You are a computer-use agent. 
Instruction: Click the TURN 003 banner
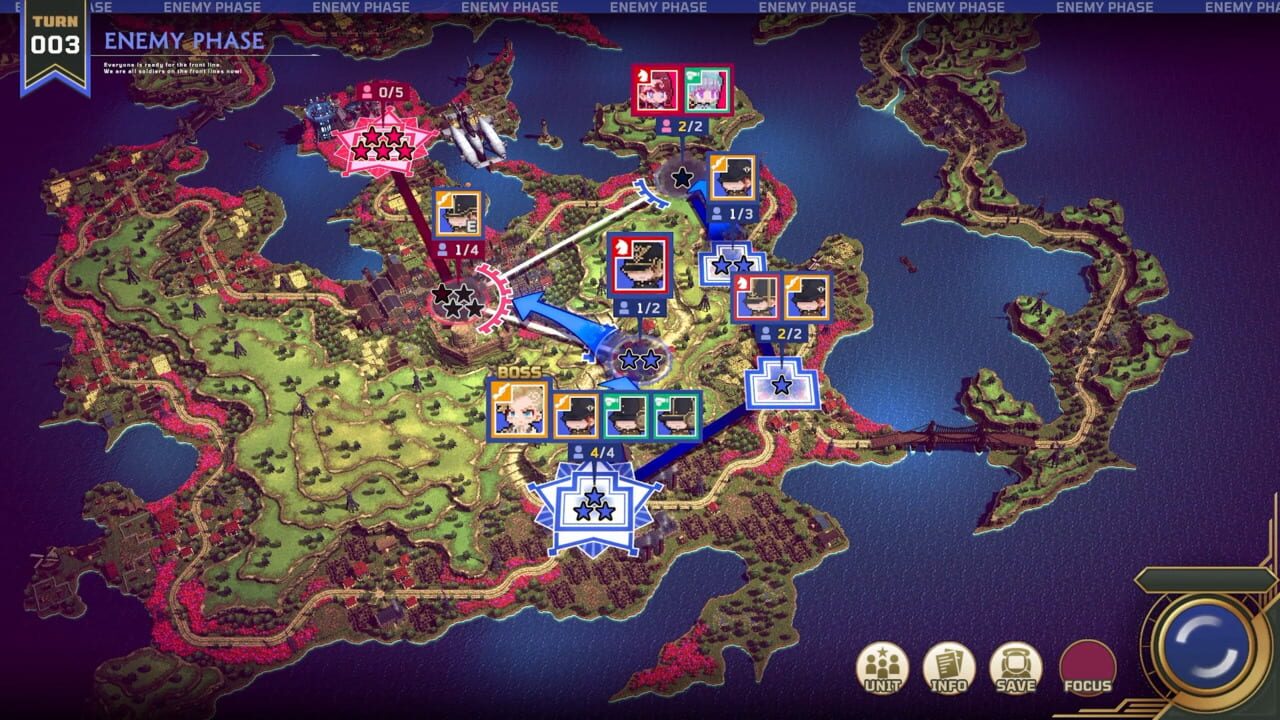55,35
